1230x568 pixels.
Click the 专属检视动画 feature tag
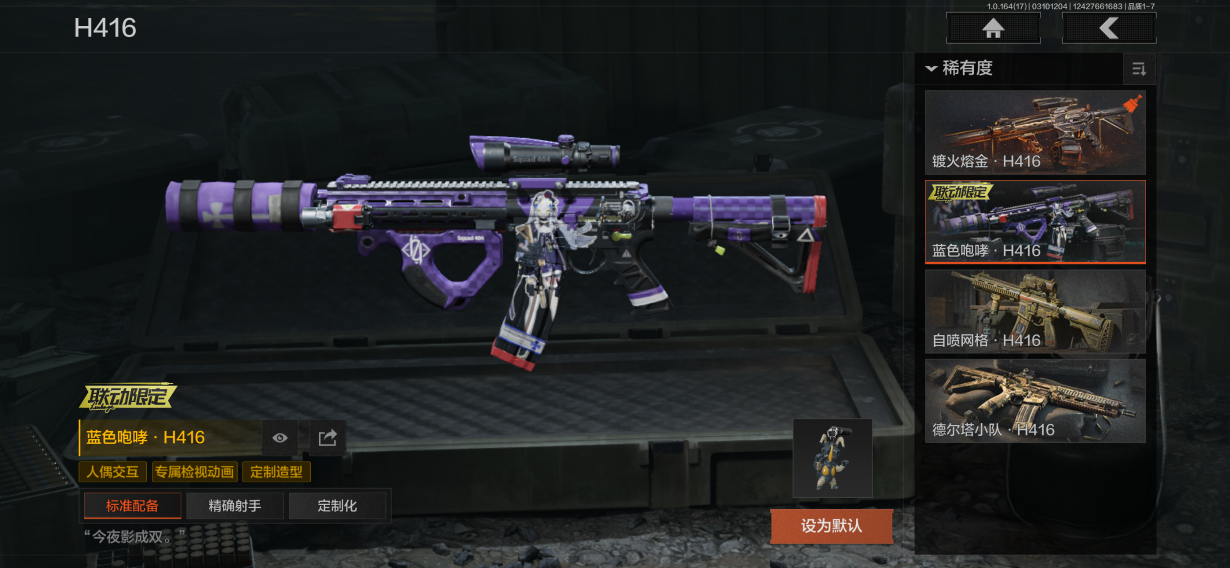[194, 472]
